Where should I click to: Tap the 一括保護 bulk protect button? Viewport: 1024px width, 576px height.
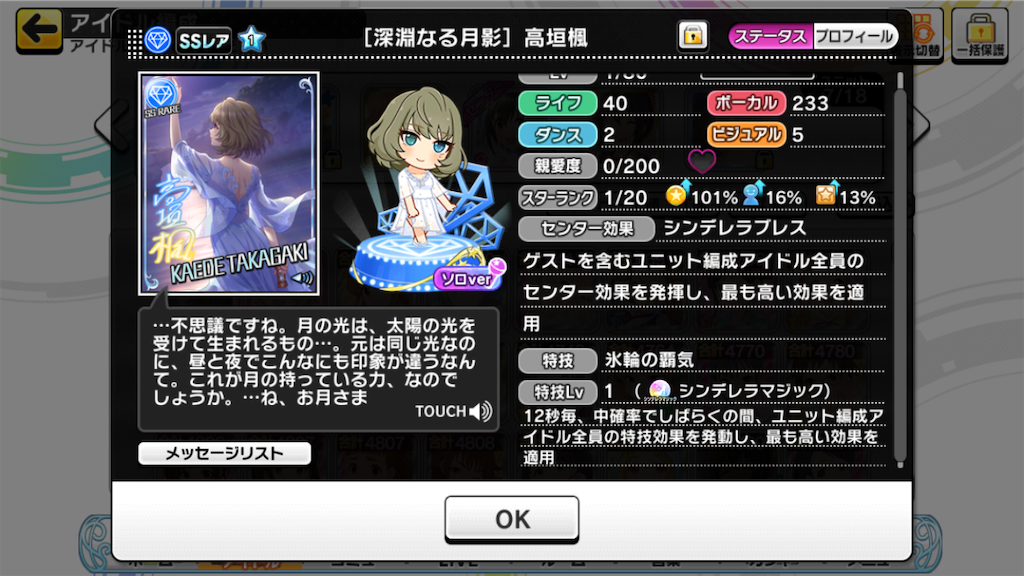(979, 36)
